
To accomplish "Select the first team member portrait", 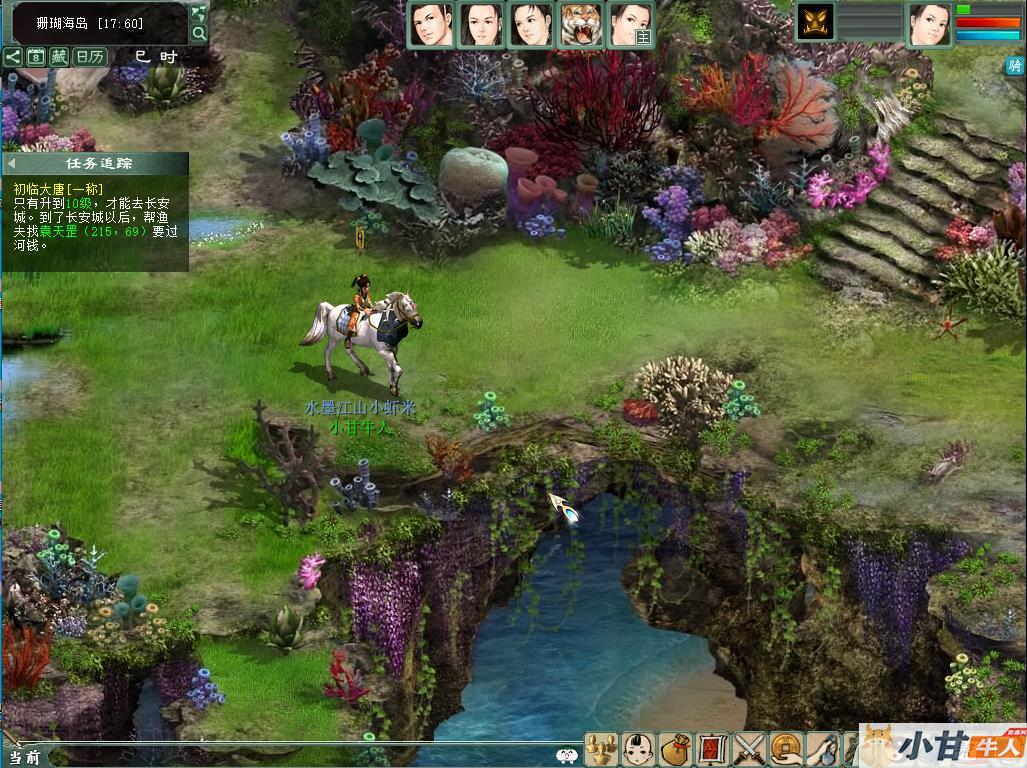I will point(431,25).
